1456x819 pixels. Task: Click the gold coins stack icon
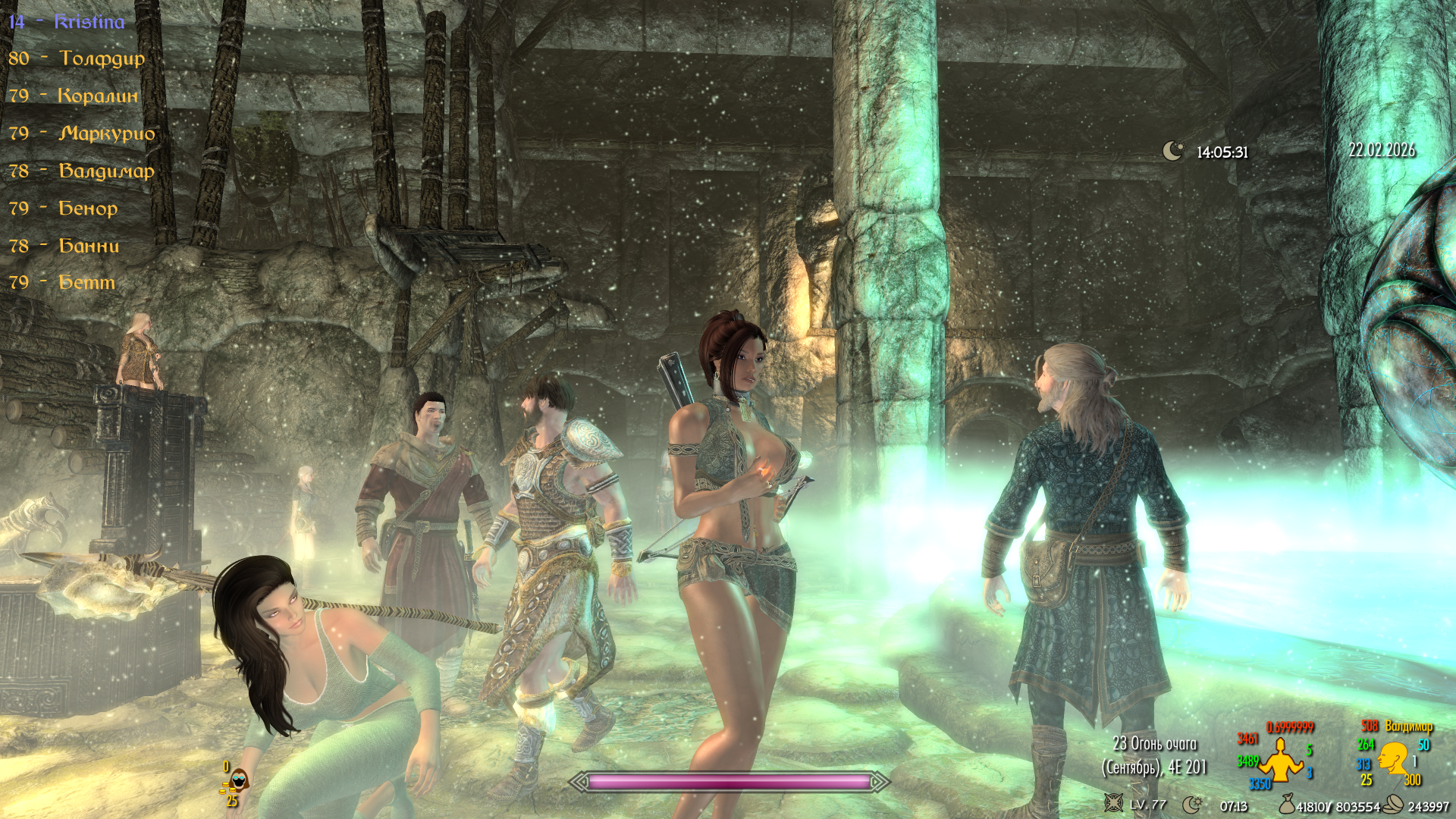[x=1393, y=805]
